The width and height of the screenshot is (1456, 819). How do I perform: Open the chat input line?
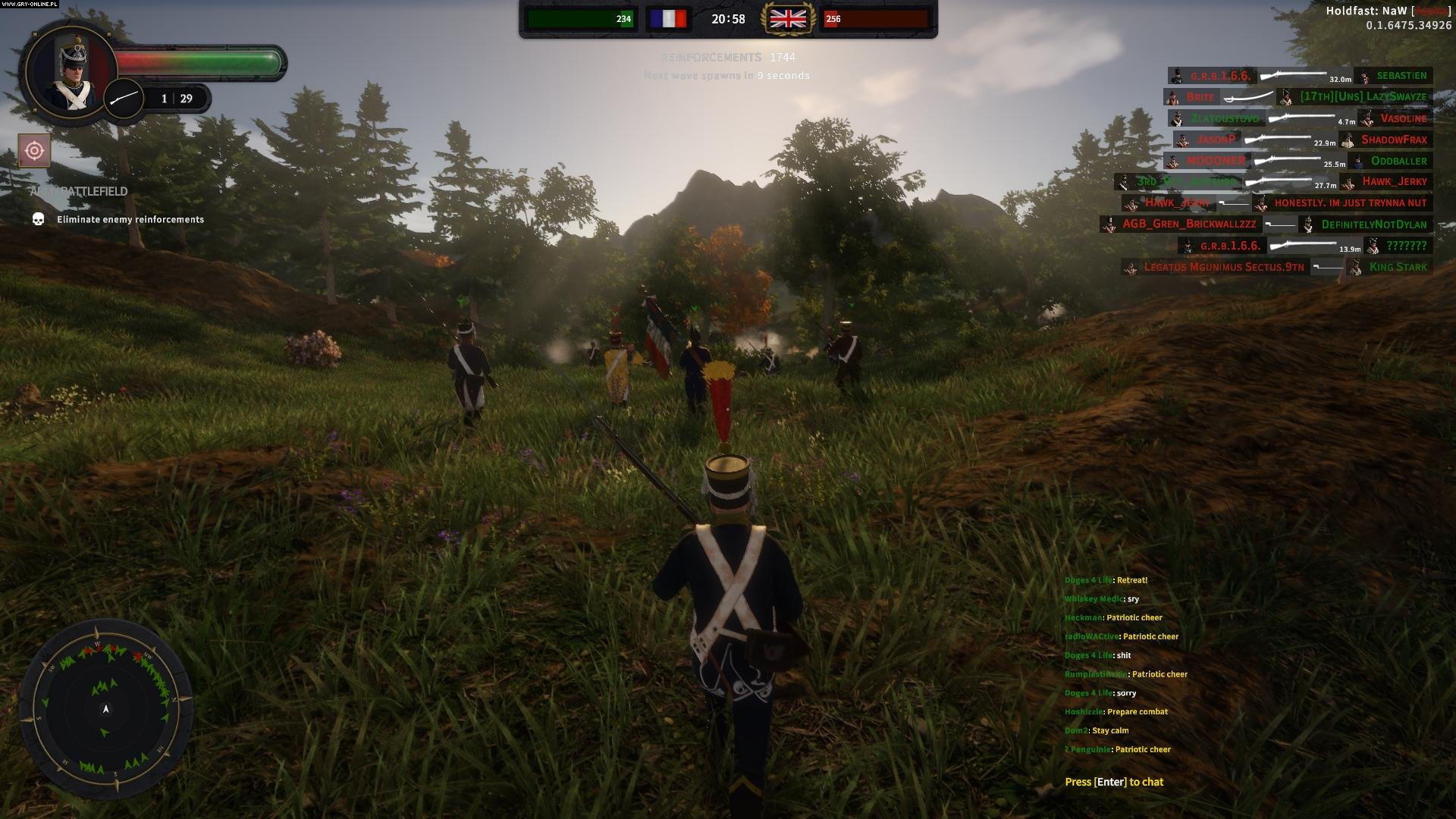click(x=1113, y=782)
